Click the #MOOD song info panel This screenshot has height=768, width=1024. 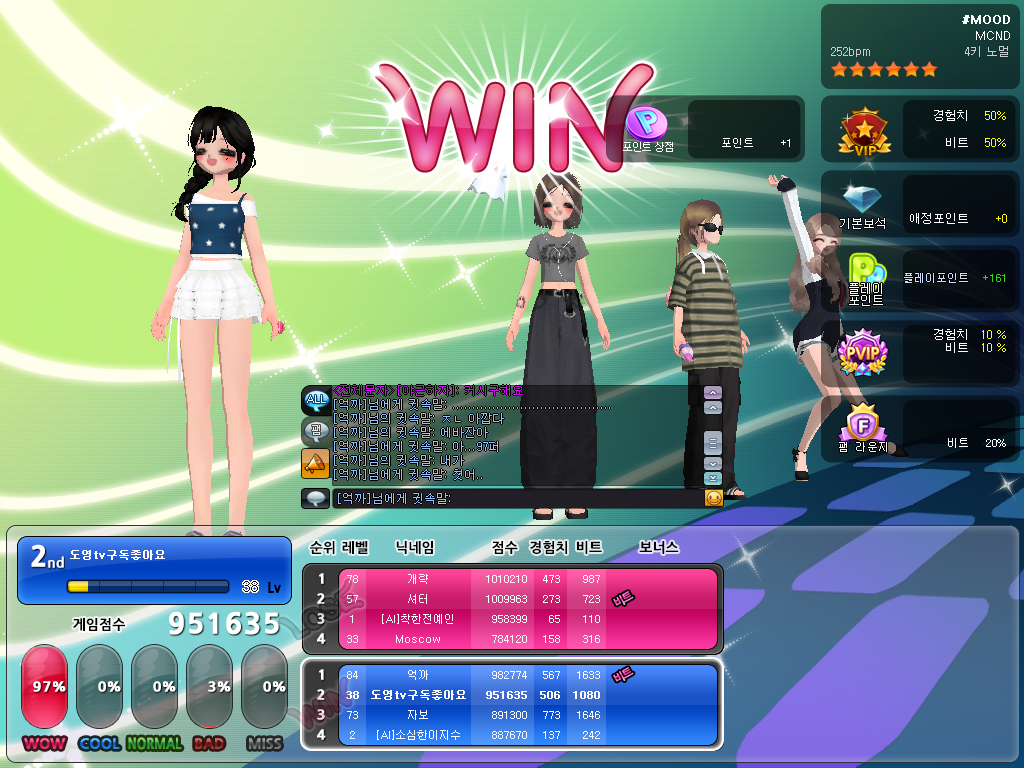[x=920, y=46]
